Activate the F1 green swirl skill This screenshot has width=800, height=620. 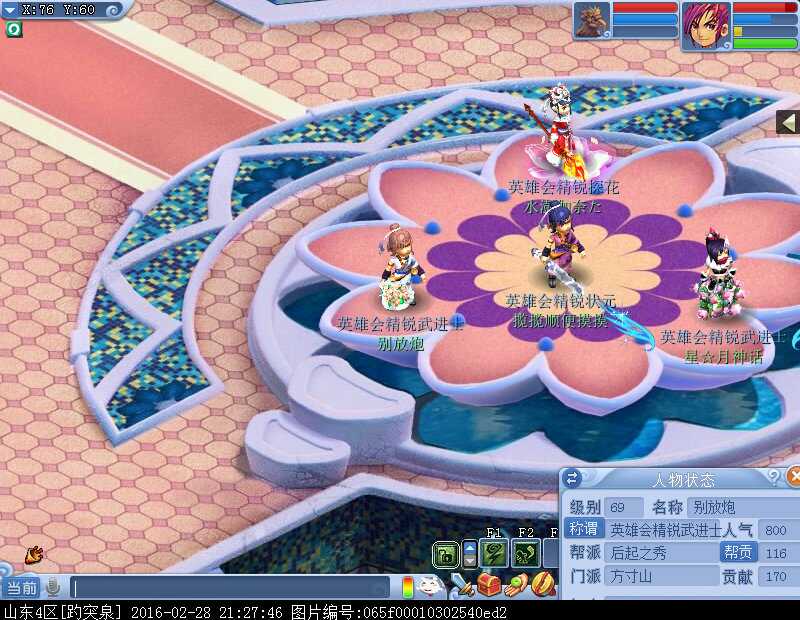(x=494, y=553)
